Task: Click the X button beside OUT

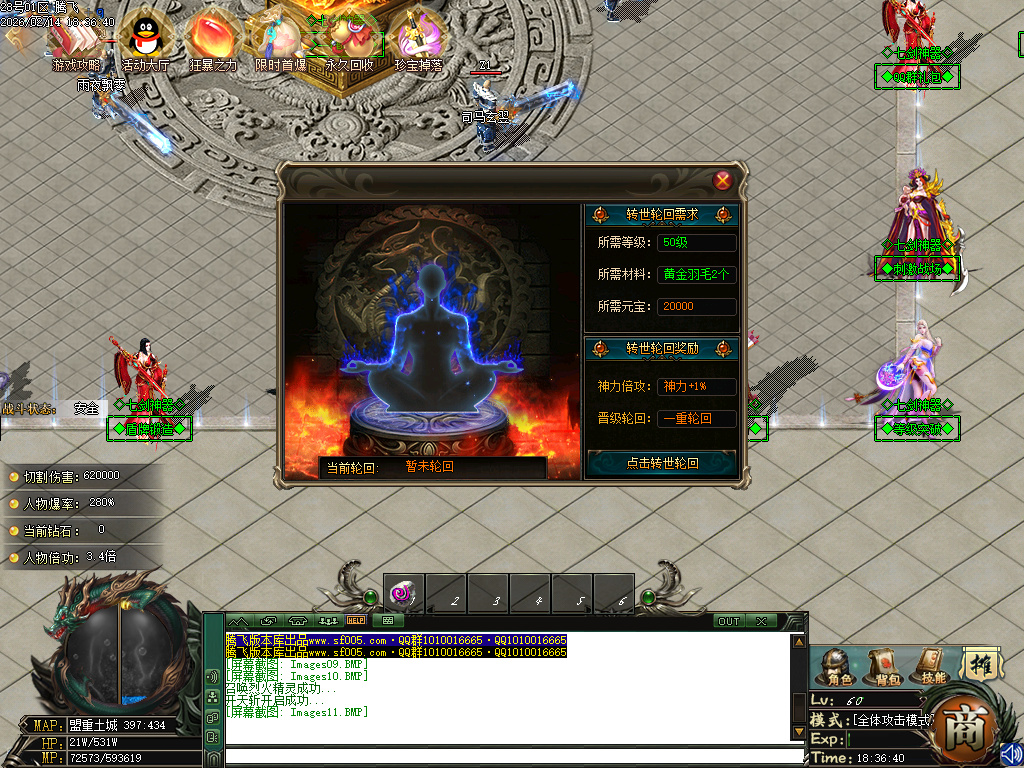Action: click(x=761, y=621)
